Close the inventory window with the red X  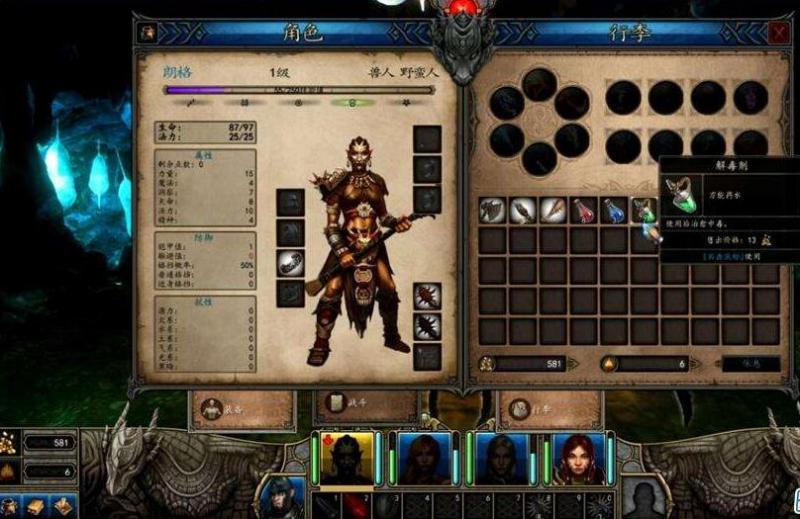778,33
